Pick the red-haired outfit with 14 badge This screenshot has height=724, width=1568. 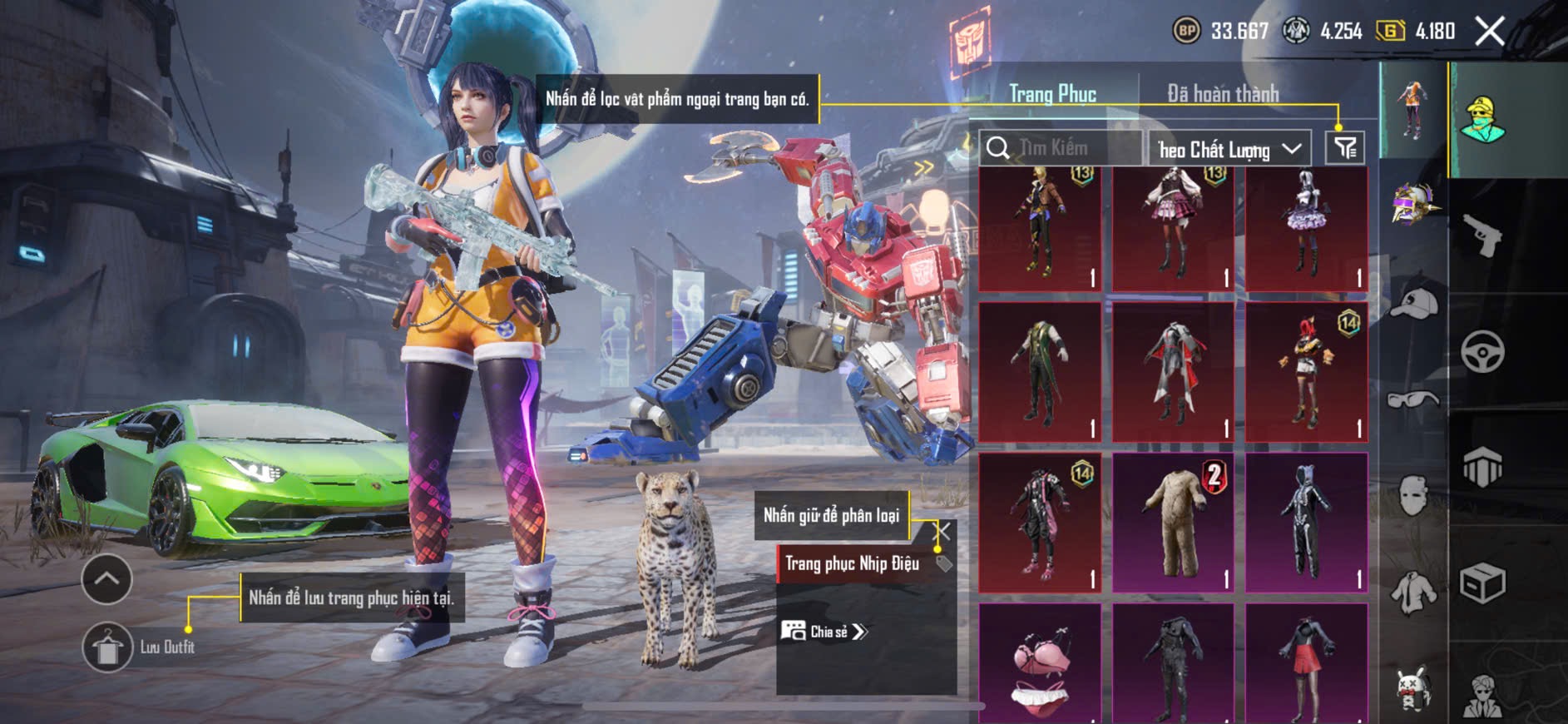click(1306, 372)
